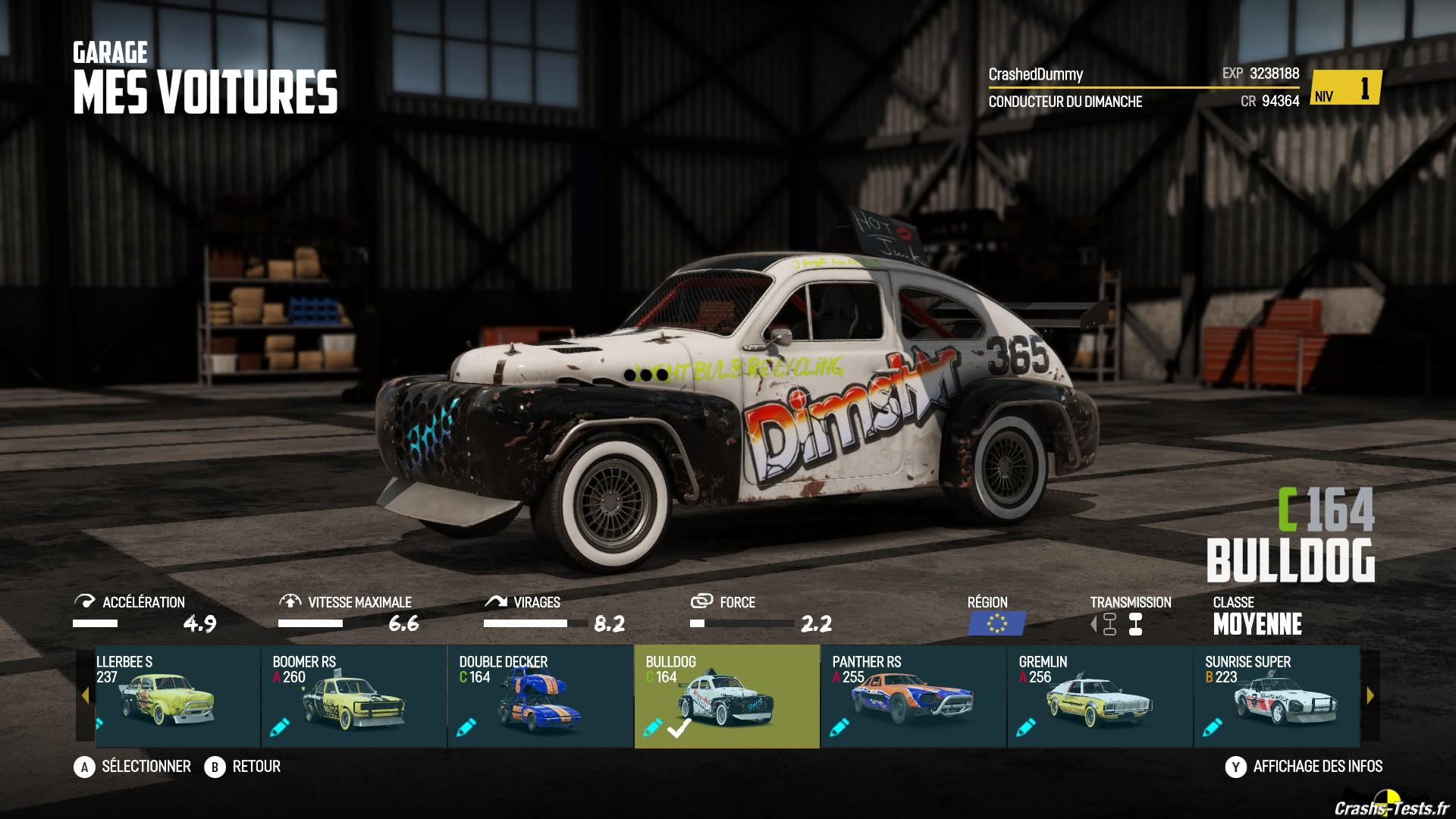The image size is (1456, 819).
Task: Show next cars with the right arrow
Action: point(1370,695)
